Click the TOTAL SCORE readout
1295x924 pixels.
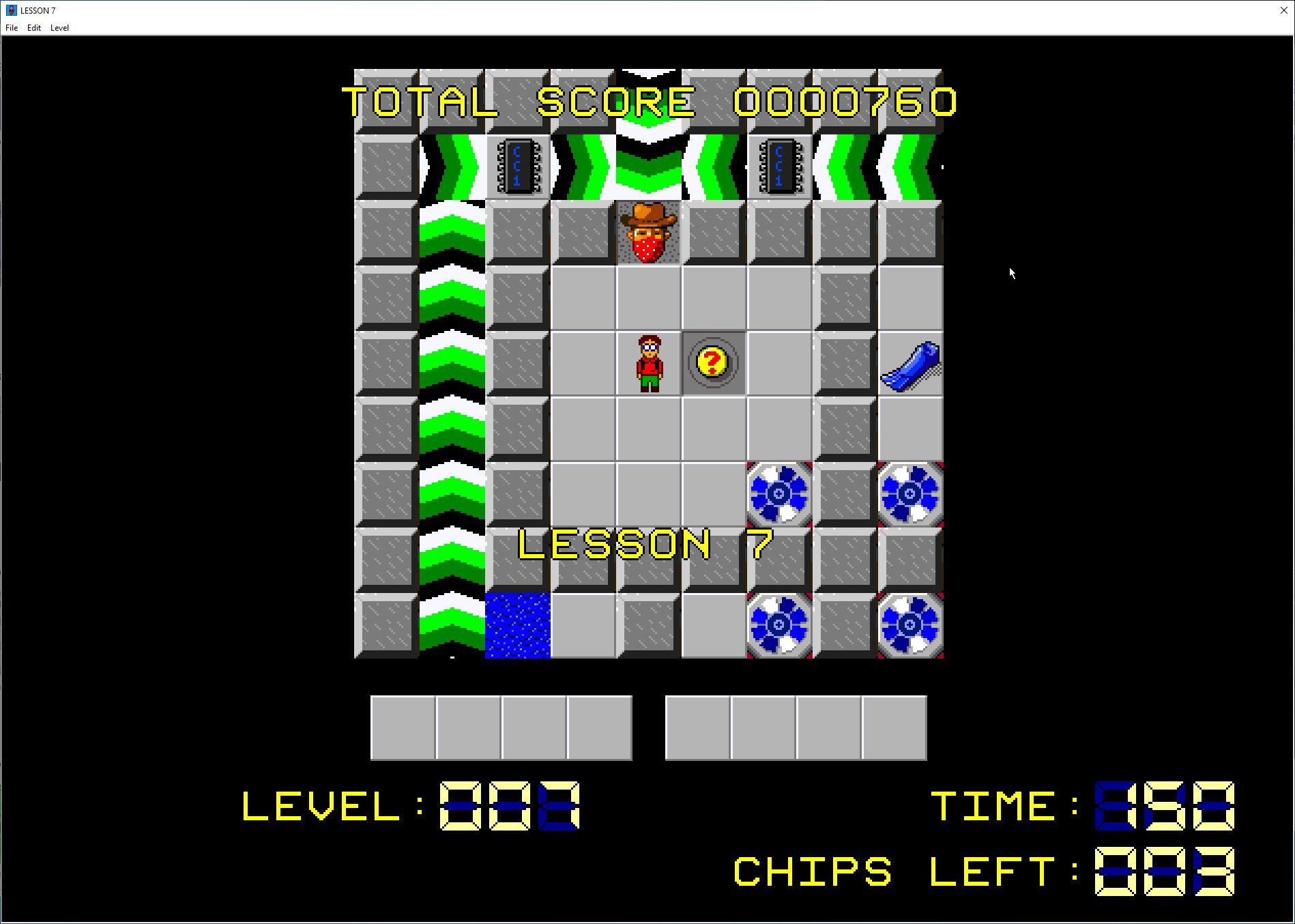(x=648, y=101)
